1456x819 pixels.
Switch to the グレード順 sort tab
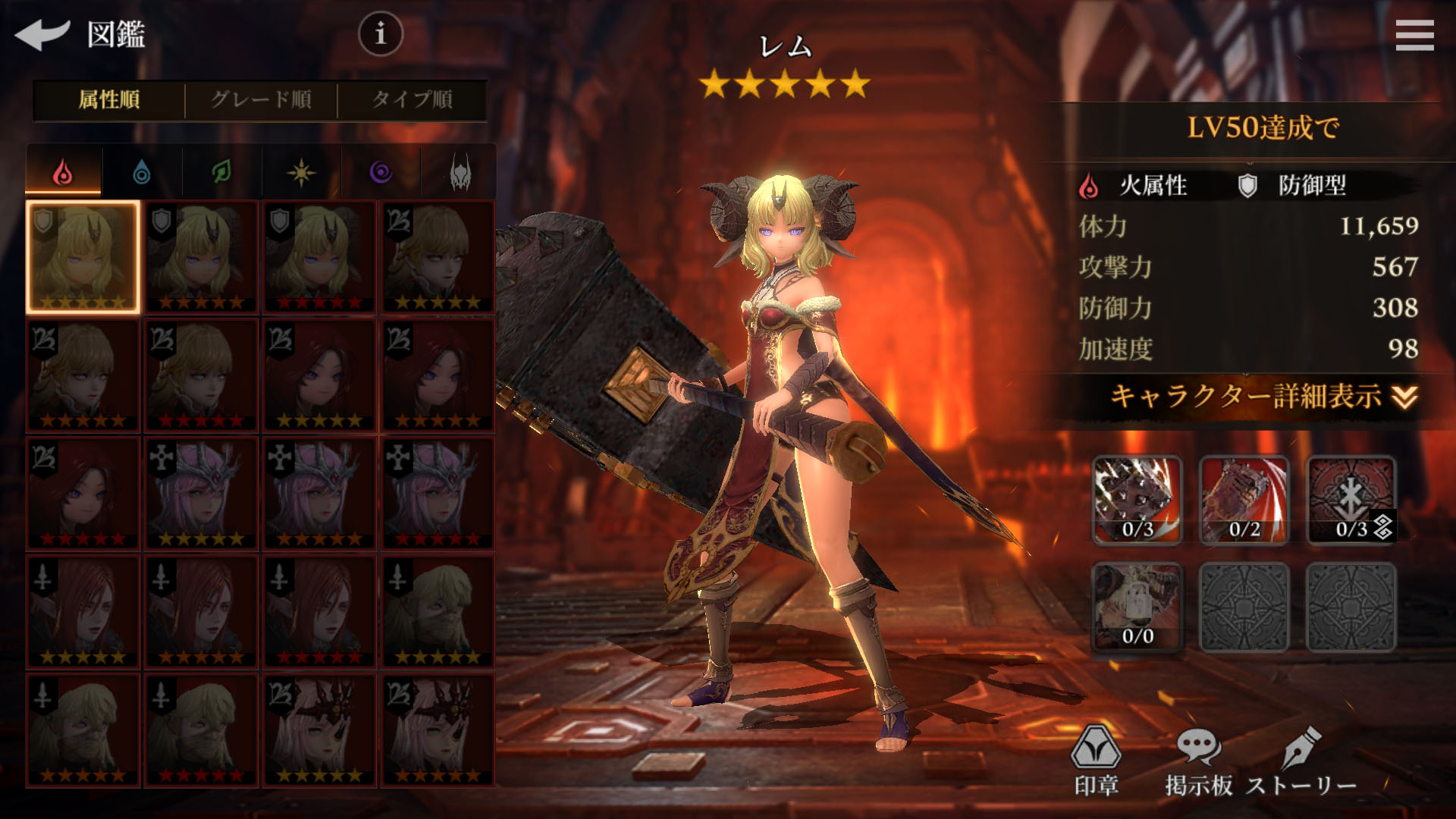261,99
